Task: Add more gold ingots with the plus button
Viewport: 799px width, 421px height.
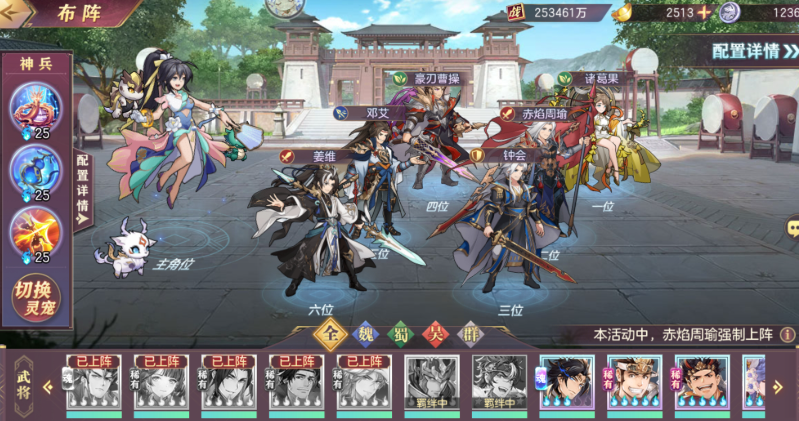Action: click(704, 13)
